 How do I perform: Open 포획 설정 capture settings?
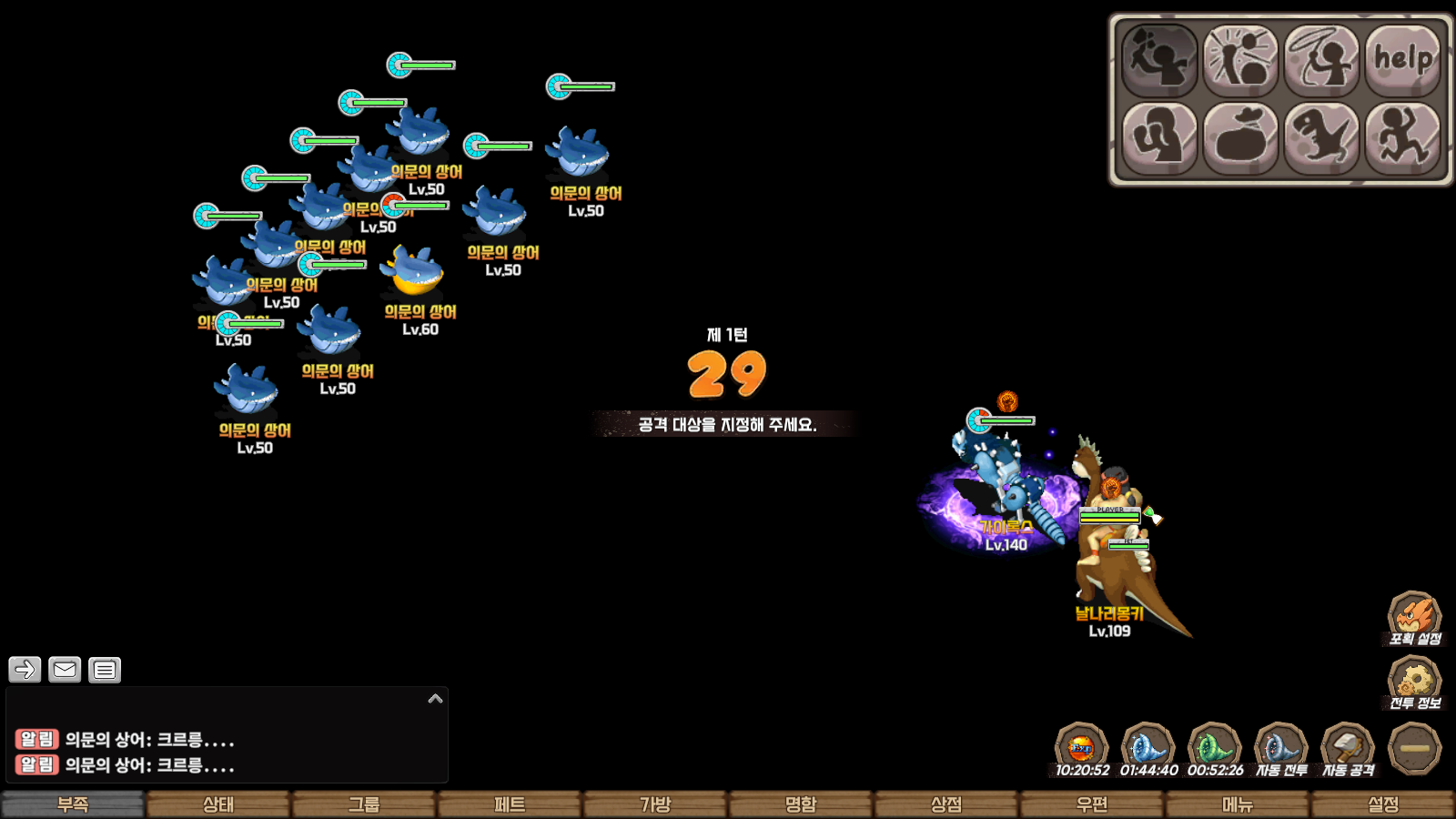point(1414,619)
